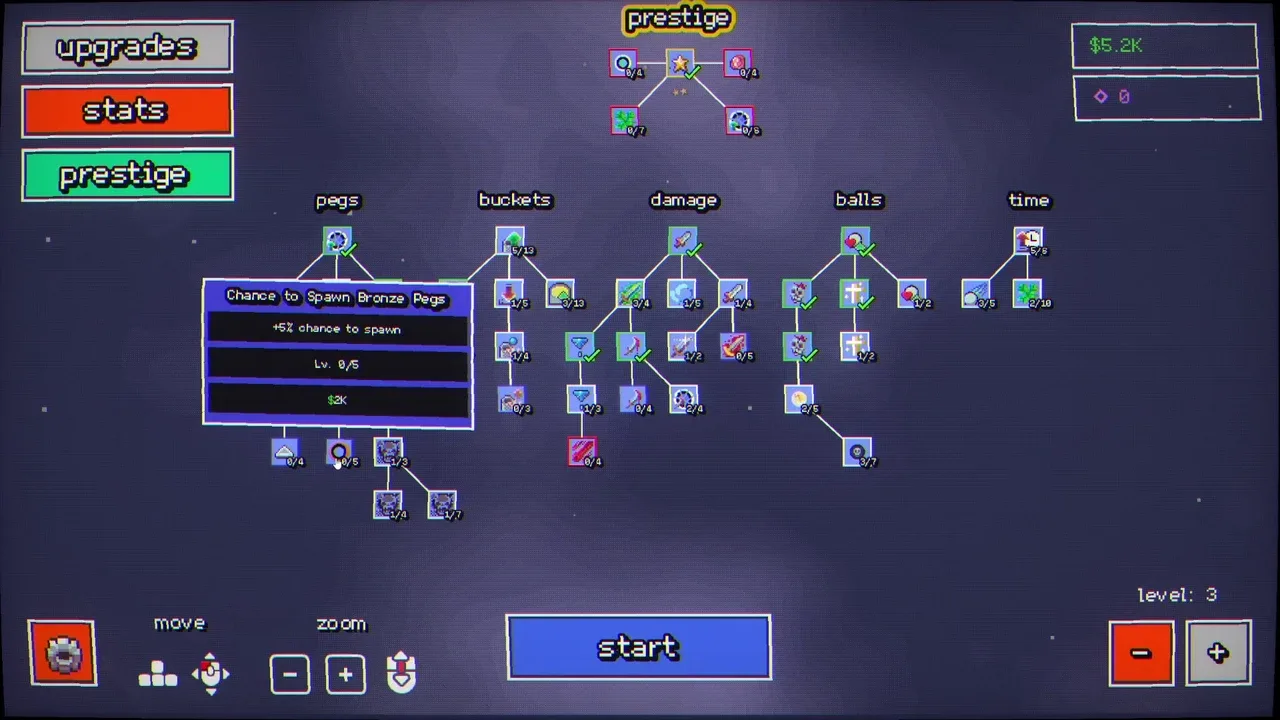Viewport: 1280px width, 720px height.
Task: Start the round with the blue start button
Action: point(638,648)
